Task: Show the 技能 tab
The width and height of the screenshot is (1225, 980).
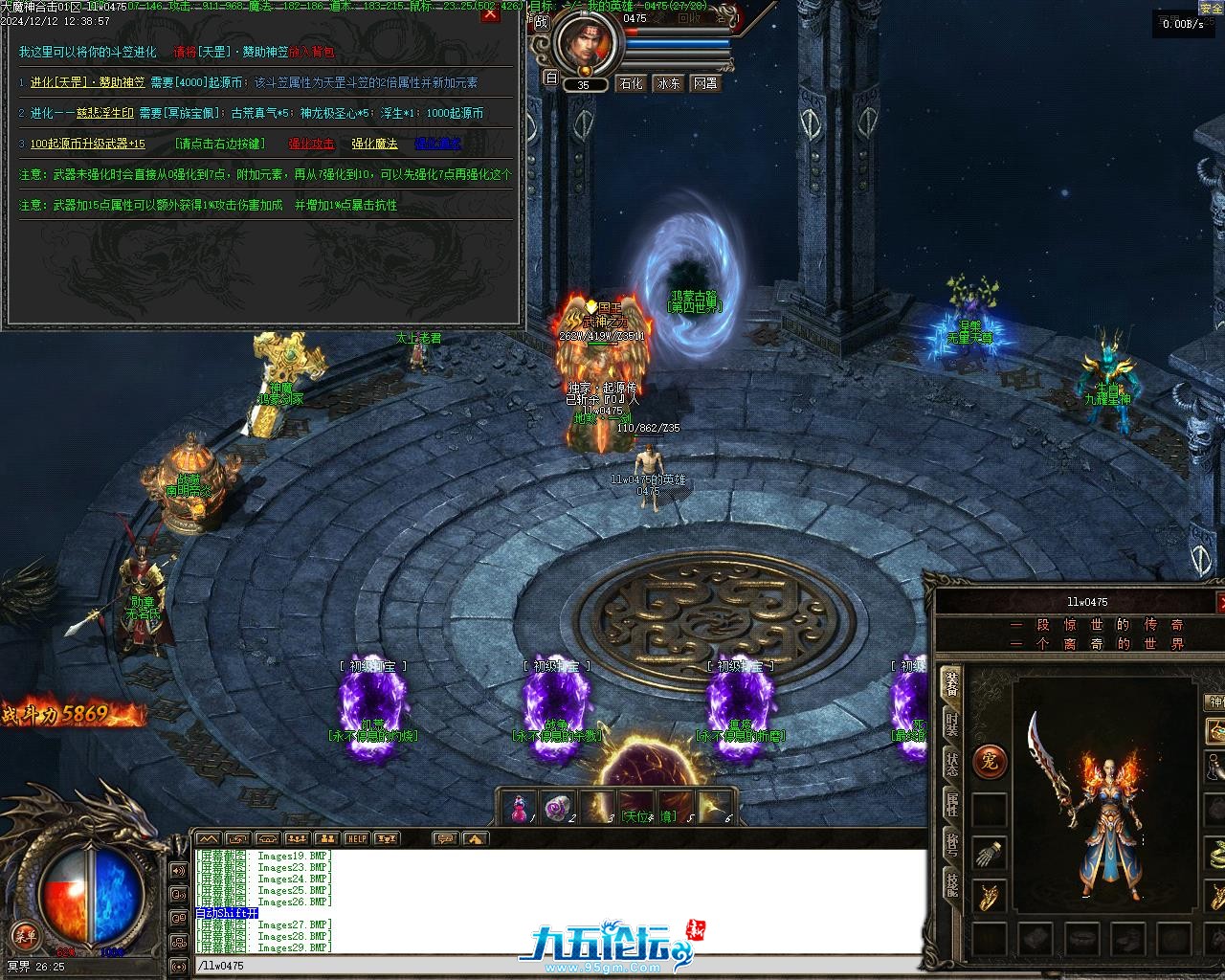Action: (951, 885)
